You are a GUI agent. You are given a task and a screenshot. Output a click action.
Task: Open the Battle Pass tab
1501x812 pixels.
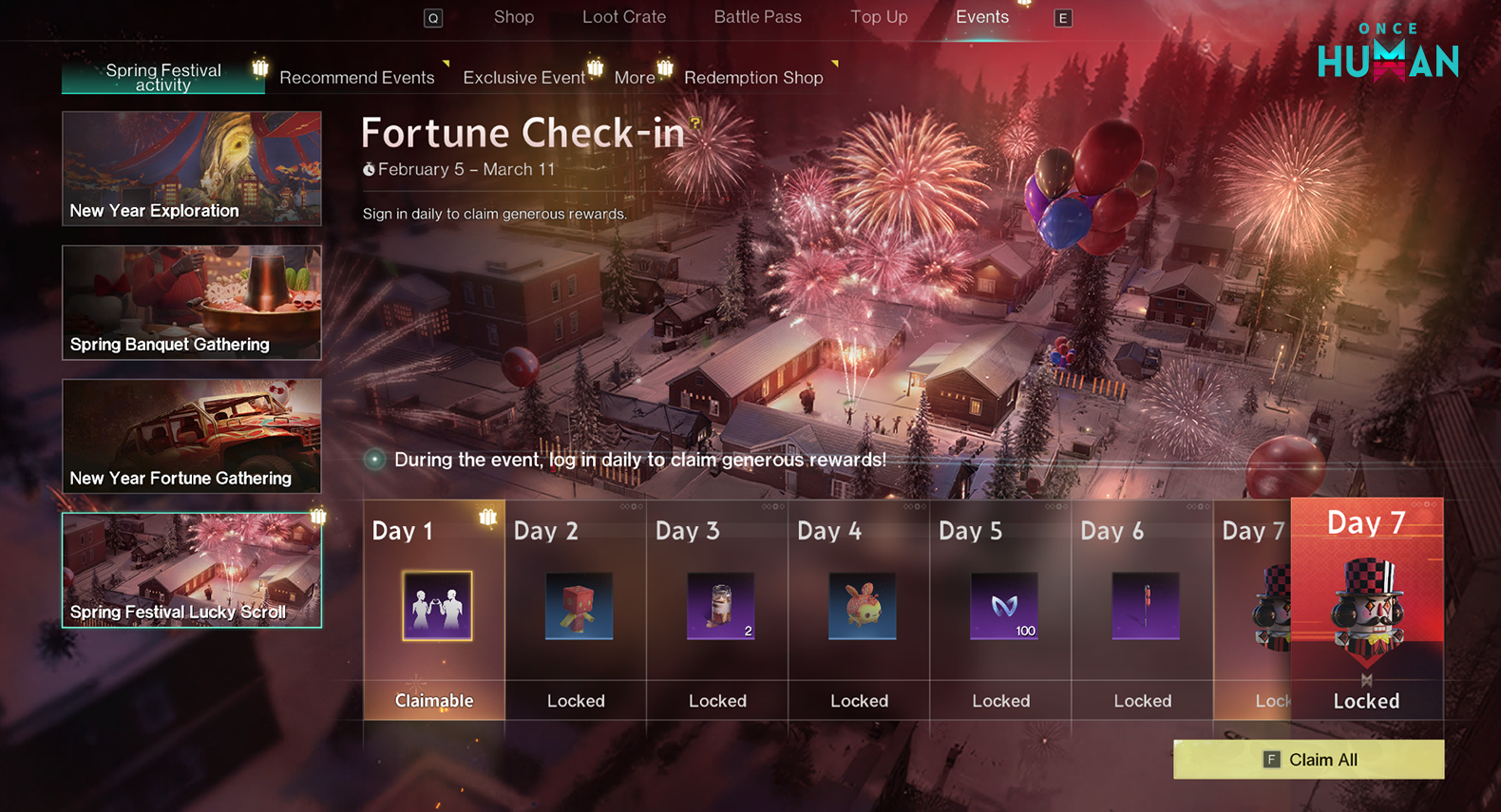click(757, 17)
